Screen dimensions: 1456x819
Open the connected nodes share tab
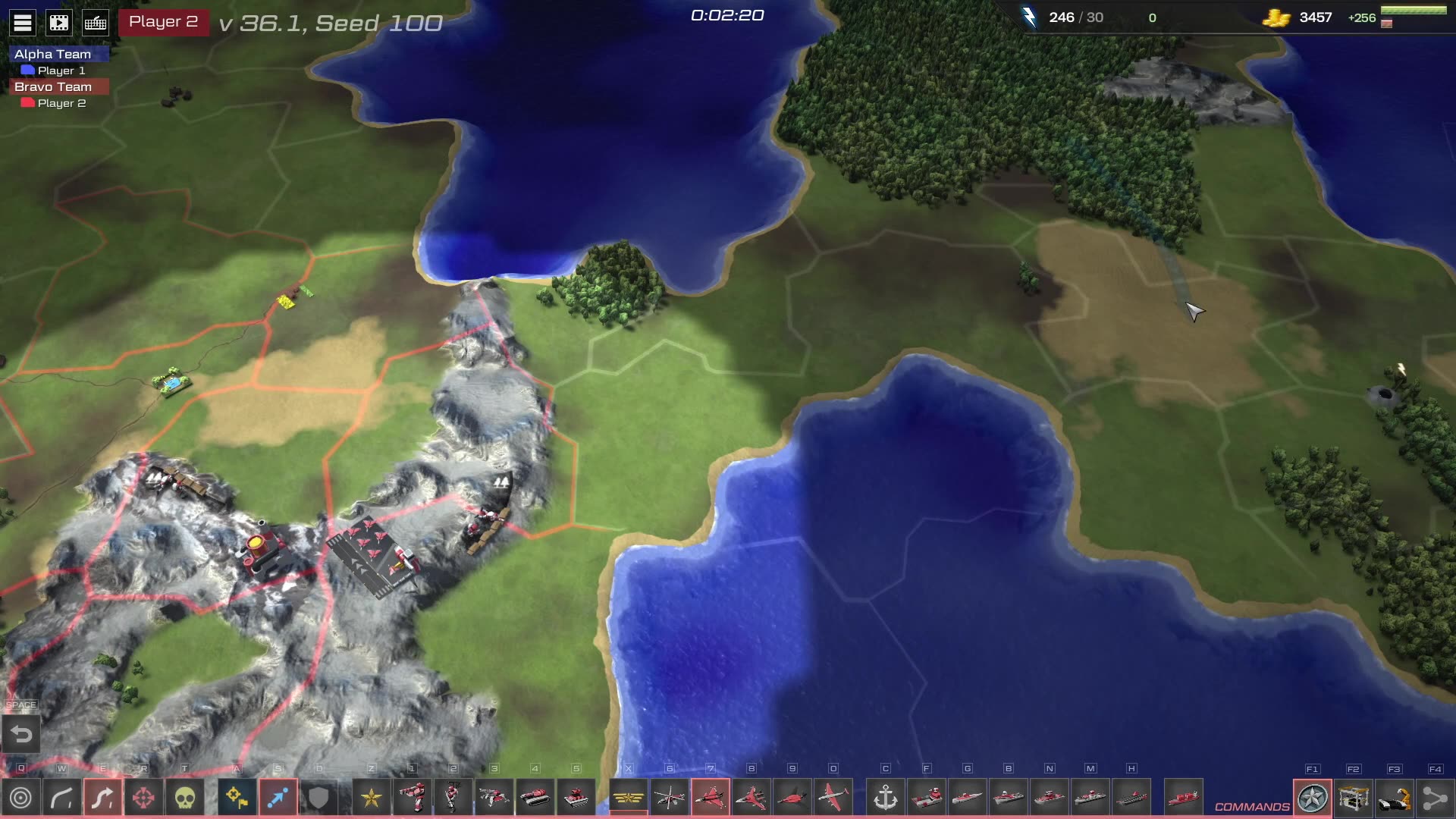[1435, 798]
